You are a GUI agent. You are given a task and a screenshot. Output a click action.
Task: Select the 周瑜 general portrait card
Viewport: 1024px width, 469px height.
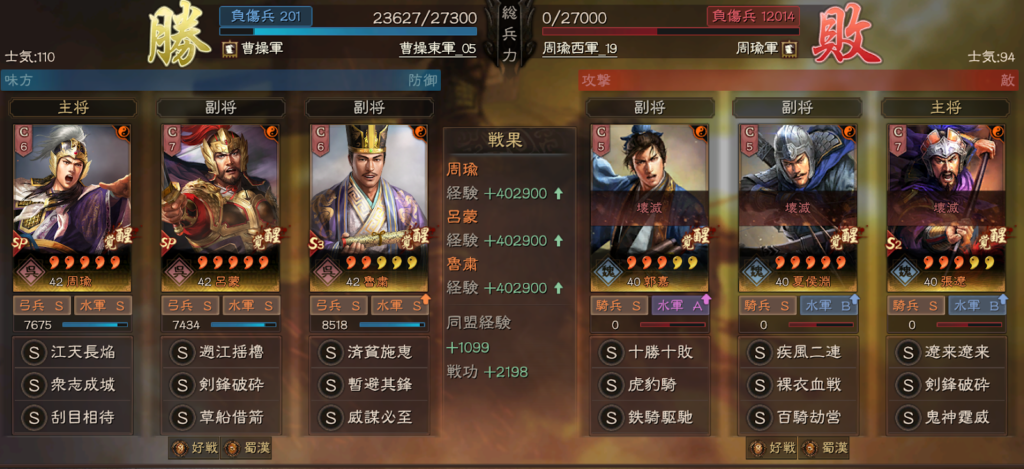pos(73,203)
